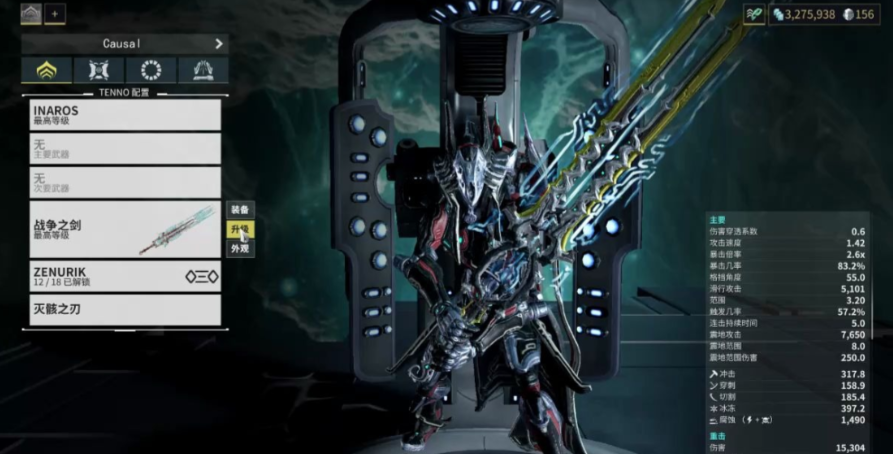Select the INAROS warframe slot
The width and height of the screenshot is (893, 454).
tap(125, 114)
